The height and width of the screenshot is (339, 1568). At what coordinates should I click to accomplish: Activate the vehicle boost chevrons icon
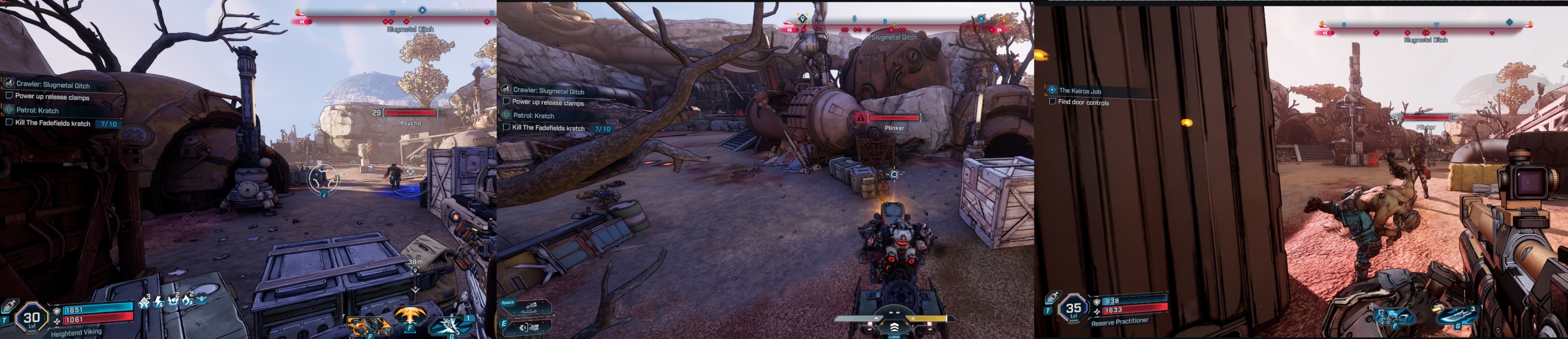point(894,327)
